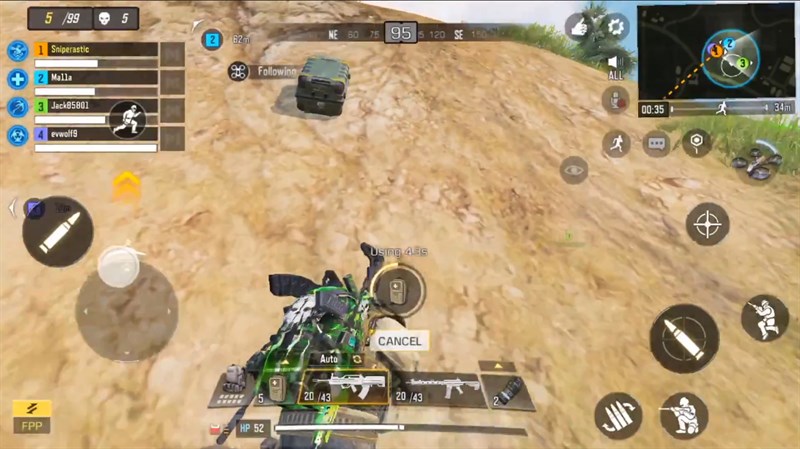Activate the auto-run sprint icon

616,144
